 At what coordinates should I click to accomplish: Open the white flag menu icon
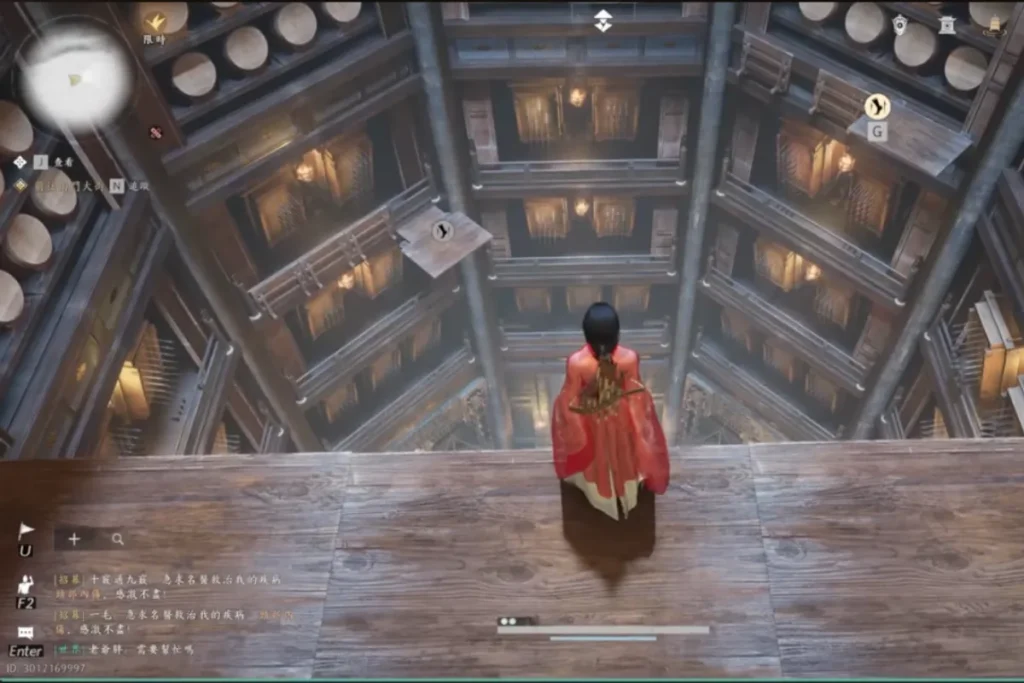26,532
